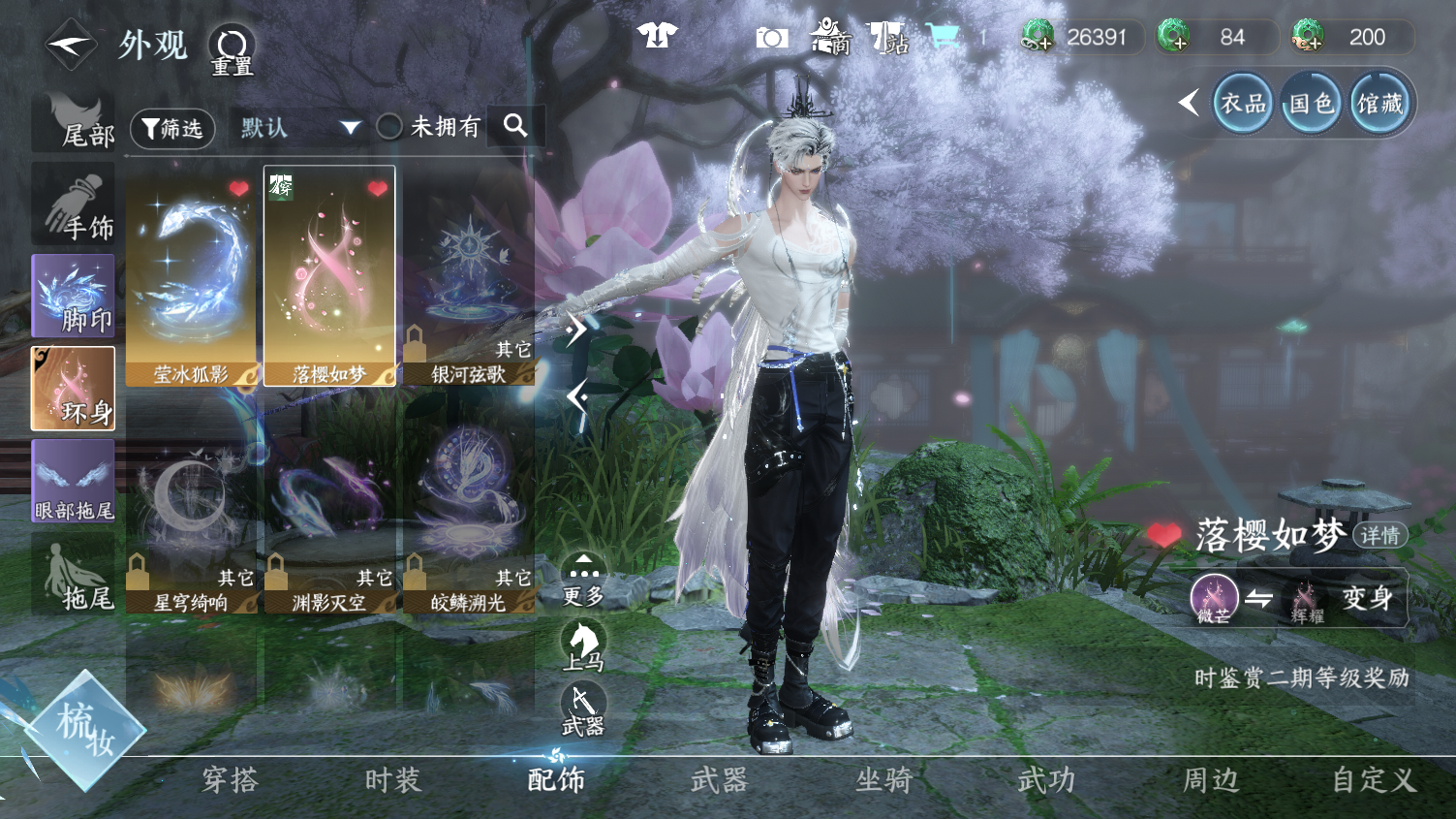The height and width of the screenshot is (819, 1456).
Task: Open the 筛选 filter options
Action: click(172, 128)
